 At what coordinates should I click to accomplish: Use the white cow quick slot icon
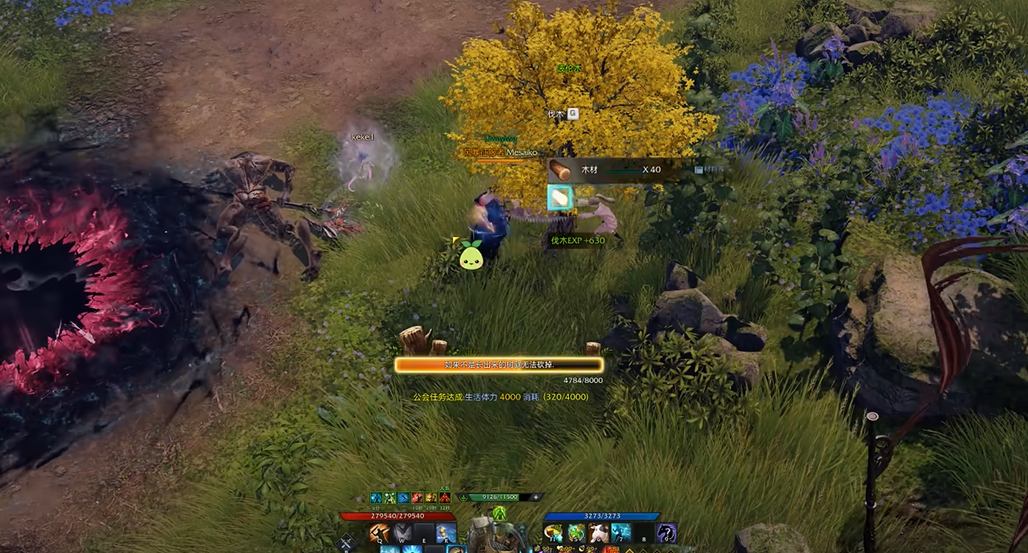(x=599, y=533)
